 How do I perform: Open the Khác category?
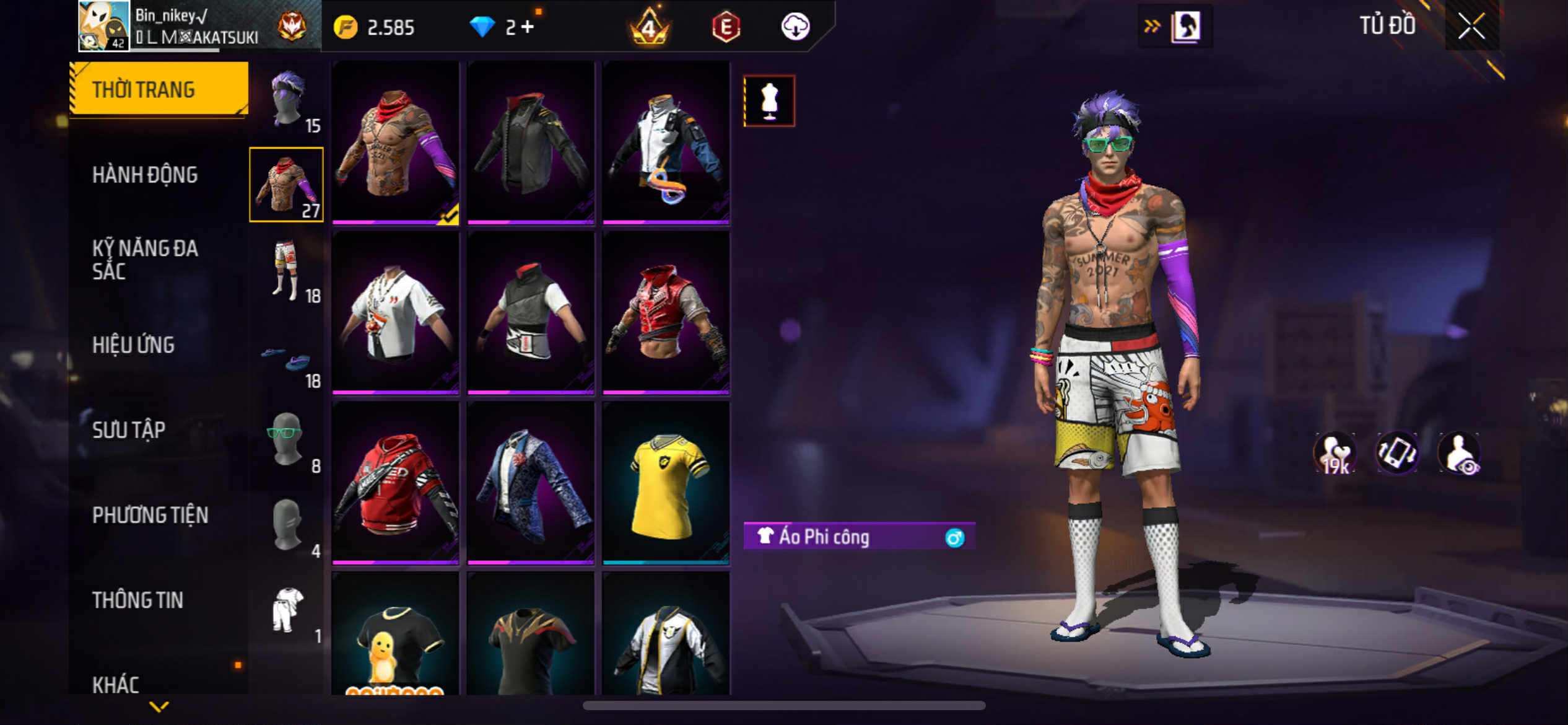[x=116, y=684]
